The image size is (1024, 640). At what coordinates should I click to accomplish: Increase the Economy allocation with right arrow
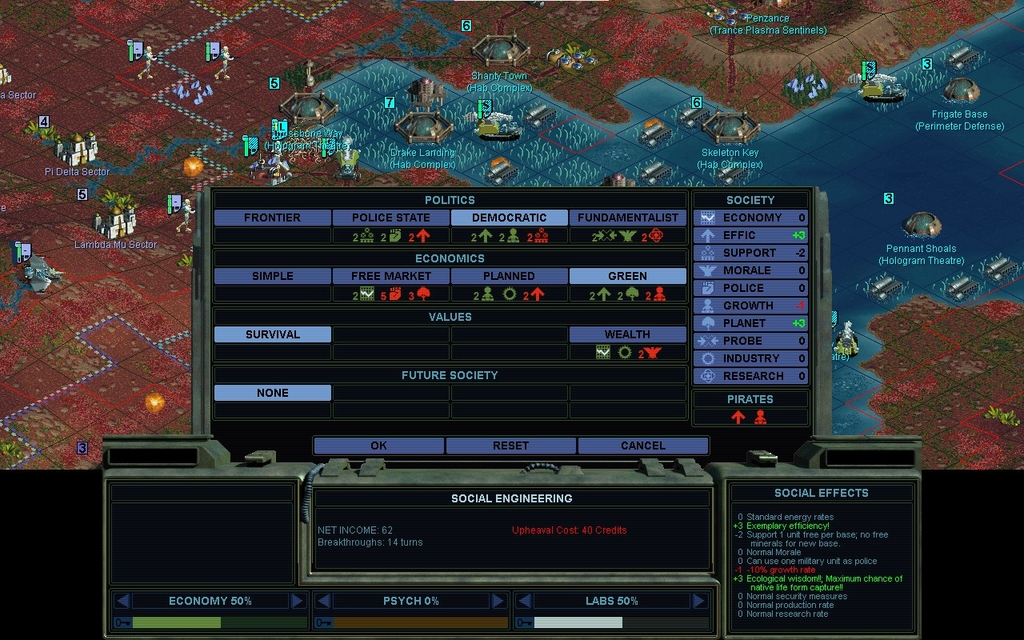(297, 601)
